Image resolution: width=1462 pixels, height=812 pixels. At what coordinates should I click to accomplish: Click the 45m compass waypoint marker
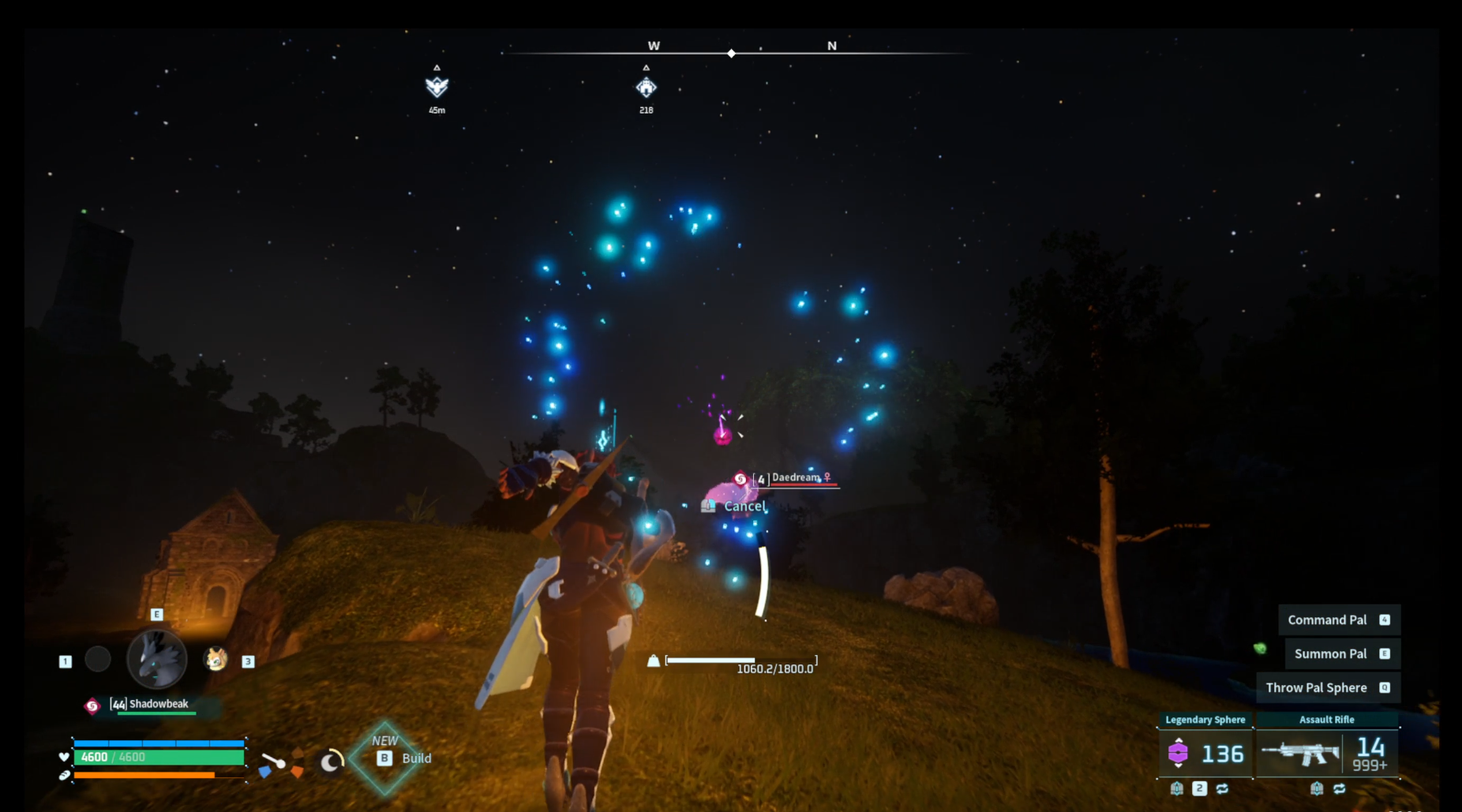coord(437,87)
